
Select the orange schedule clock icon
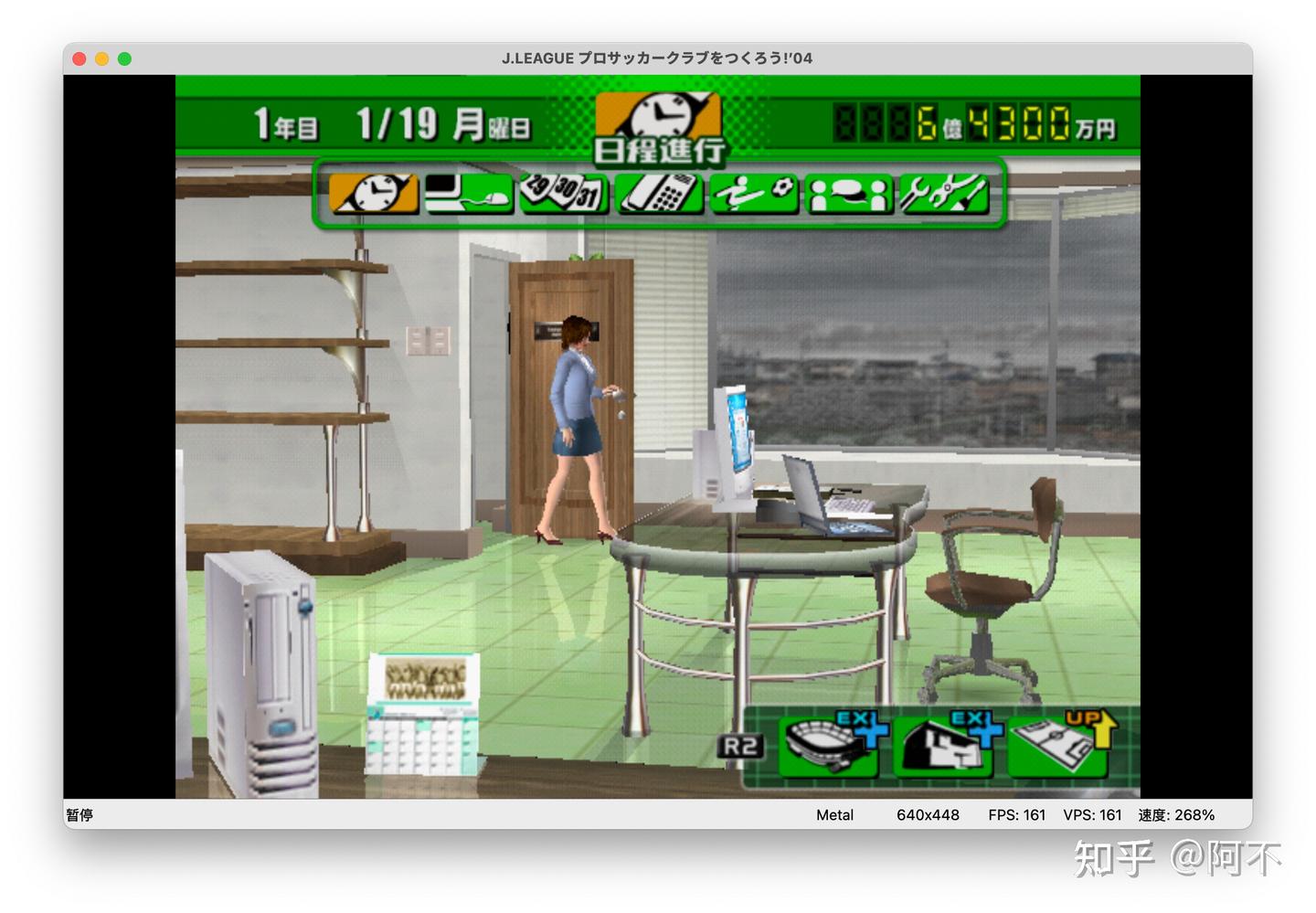[x=374, y=193]
